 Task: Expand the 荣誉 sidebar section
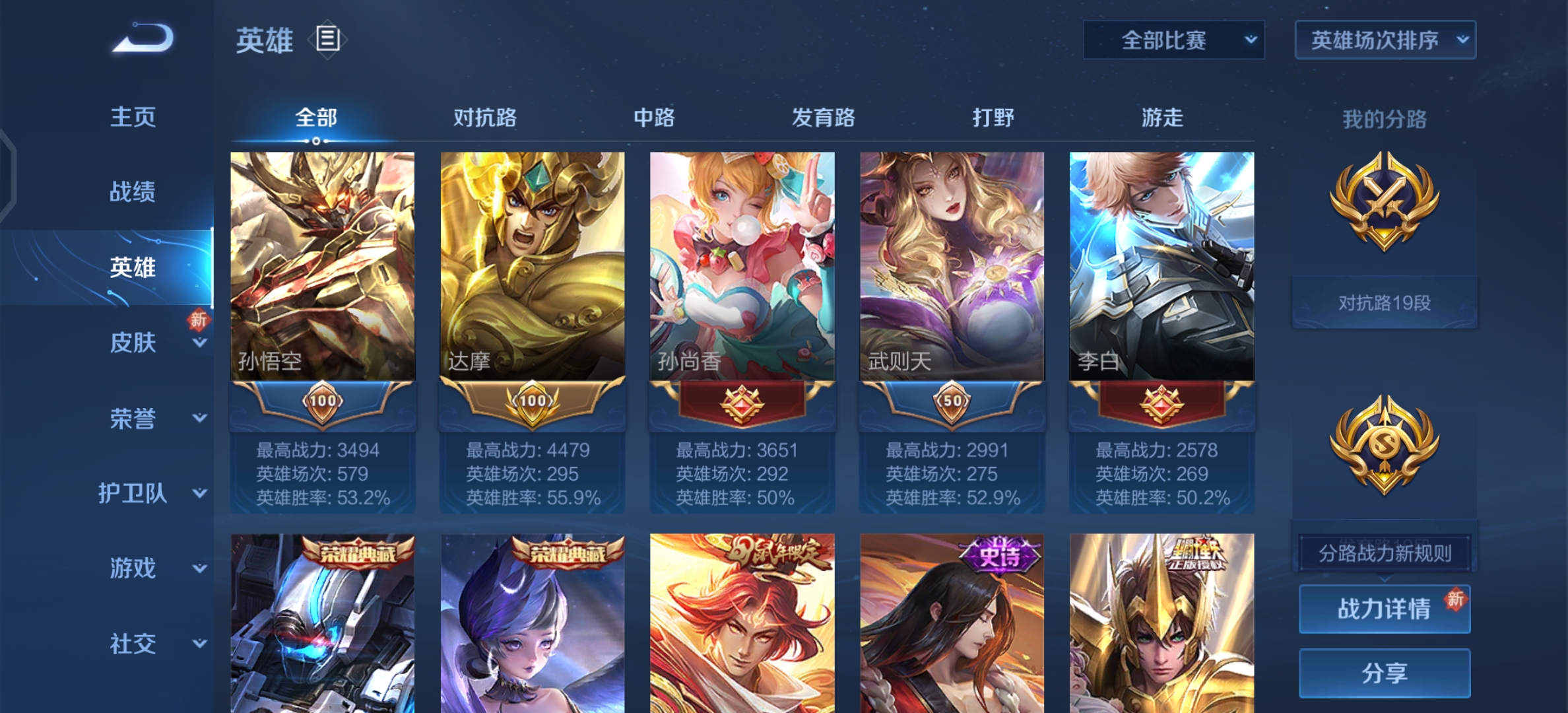point(134,419)
